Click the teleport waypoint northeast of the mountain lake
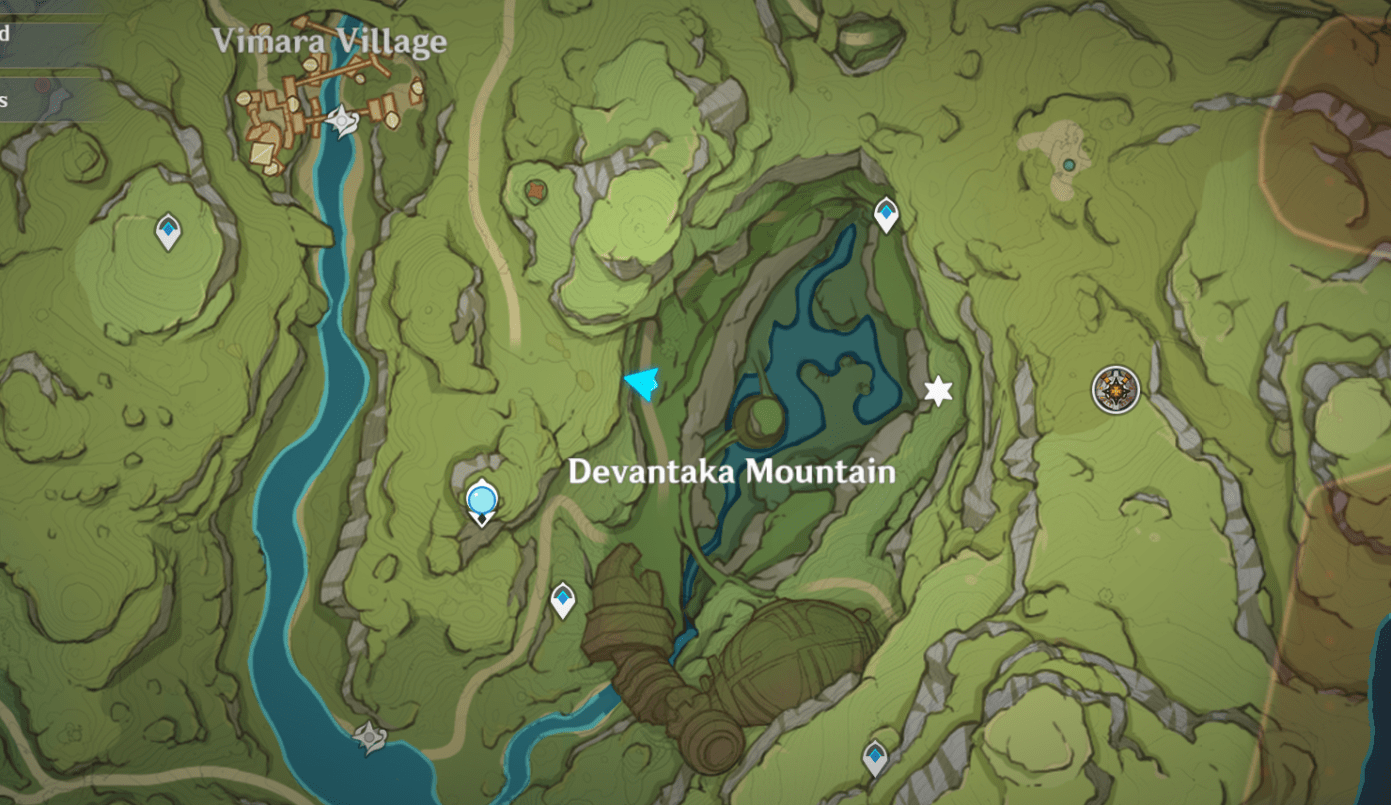1391x805 pixels. [x=886, y=213]
